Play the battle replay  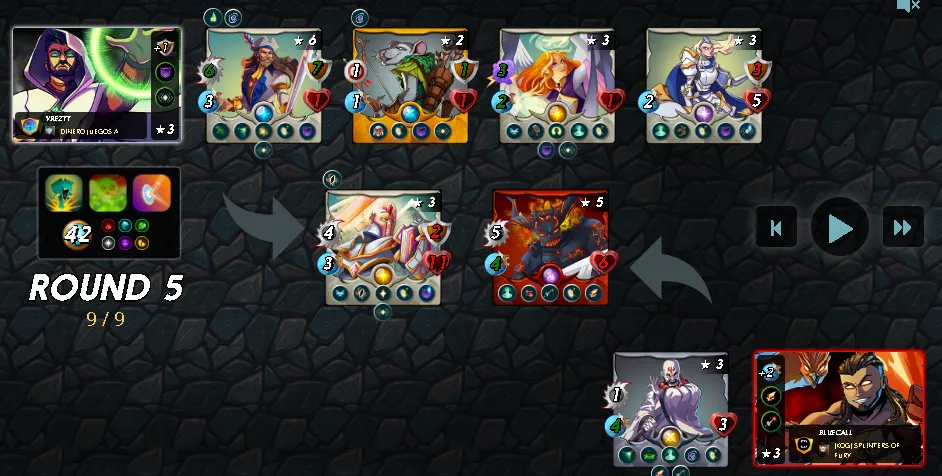tap(839, 227)
